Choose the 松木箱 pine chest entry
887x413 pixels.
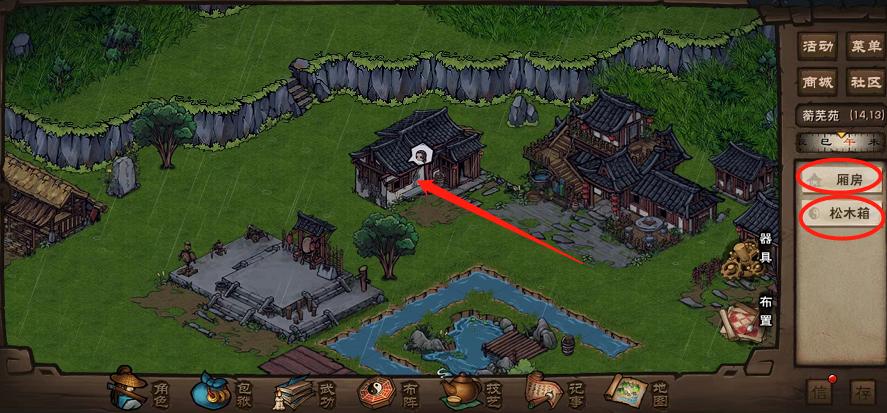pos(840,214)
